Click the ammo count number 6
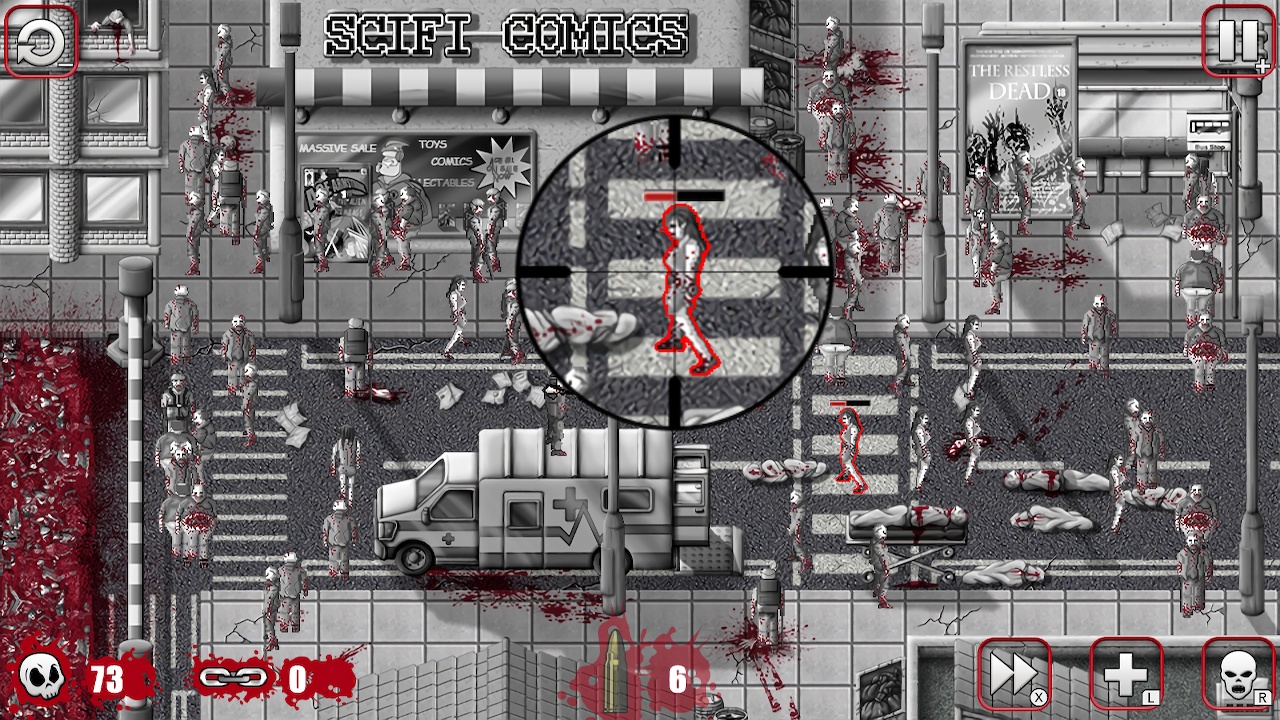1280x720 pixels. (677, 677)
